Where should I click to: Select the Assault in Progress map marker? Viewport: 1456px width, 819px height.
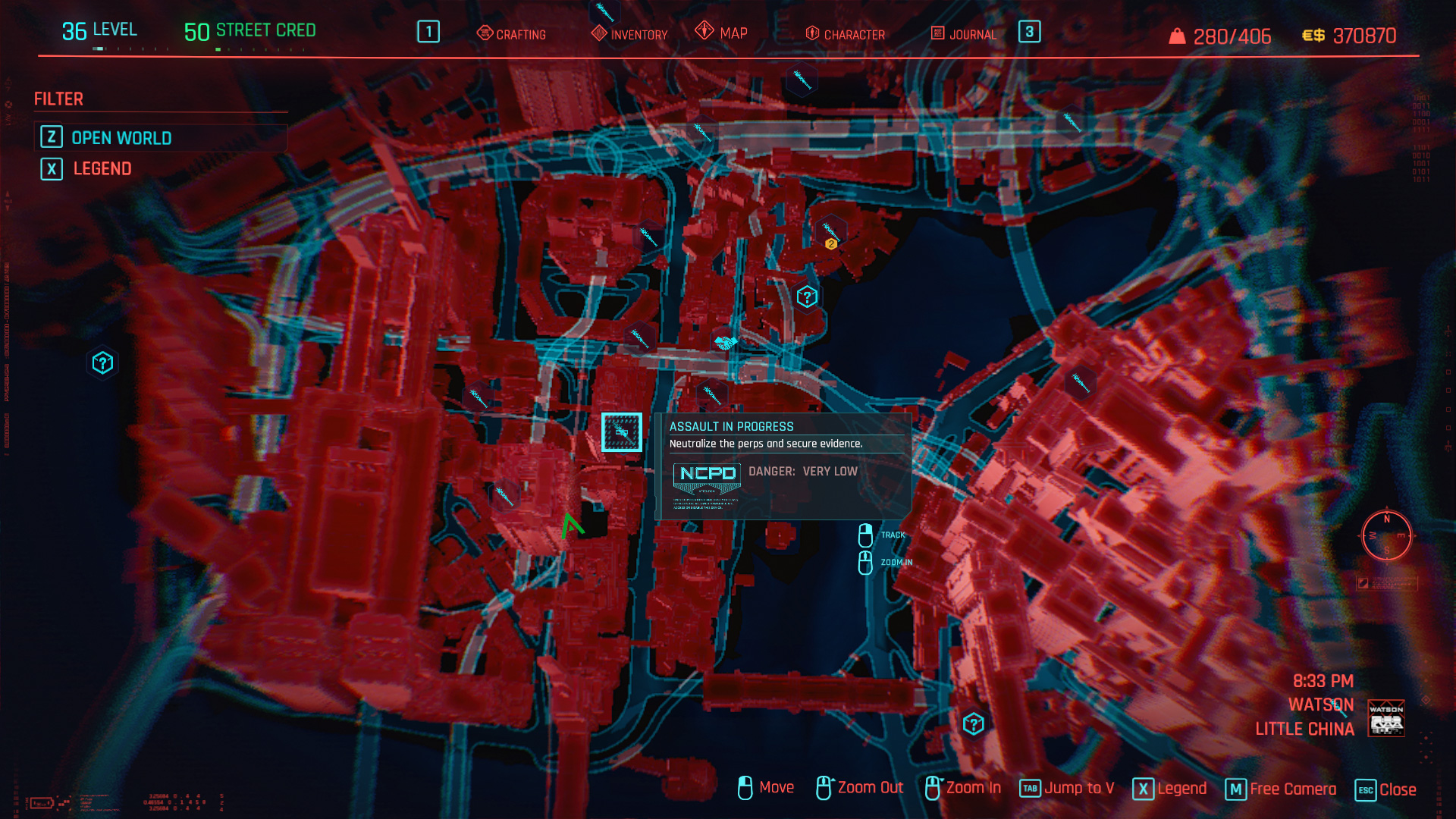click(621, 432)
